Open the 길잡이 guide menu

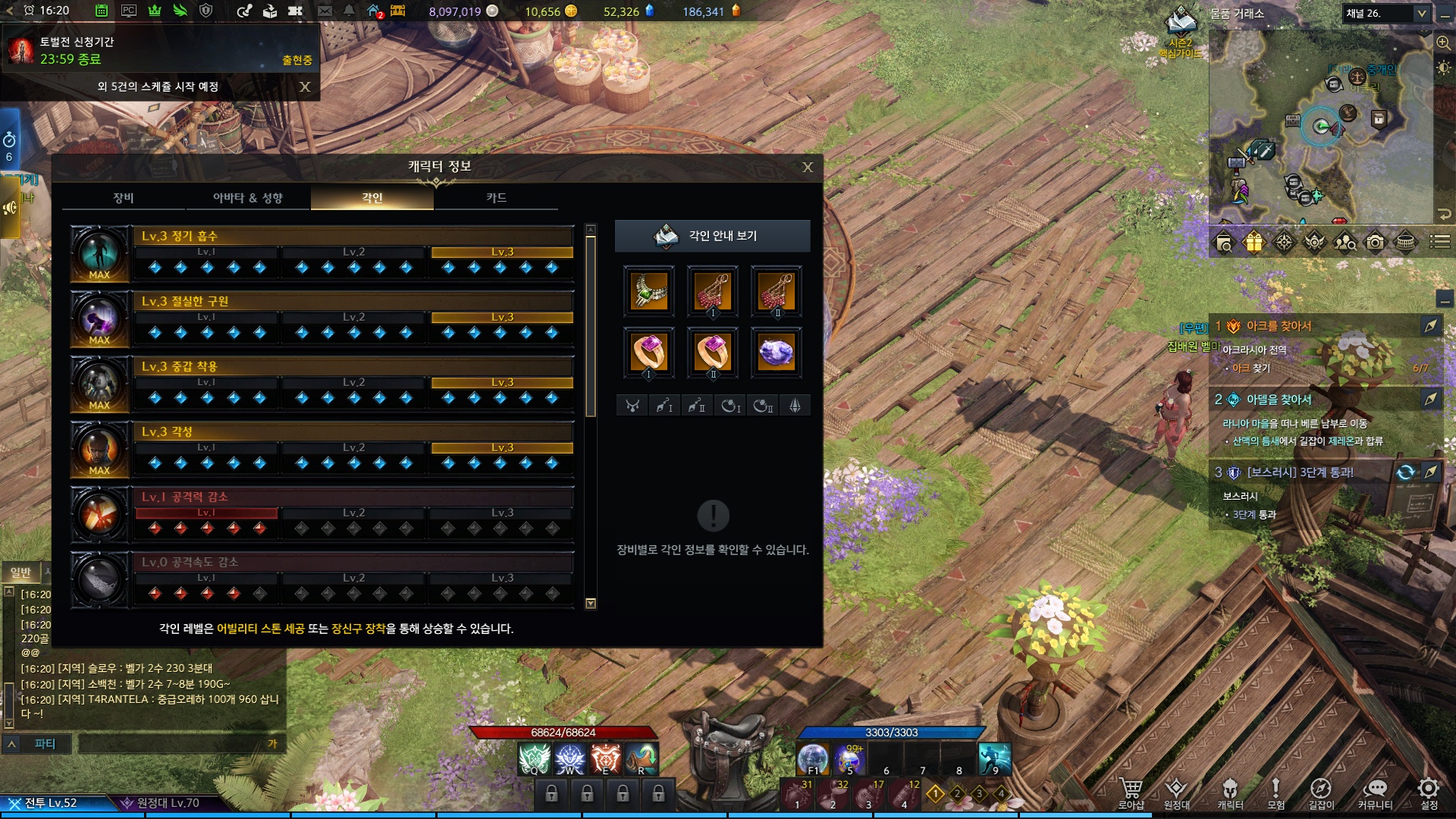[x=1320, y=792]
